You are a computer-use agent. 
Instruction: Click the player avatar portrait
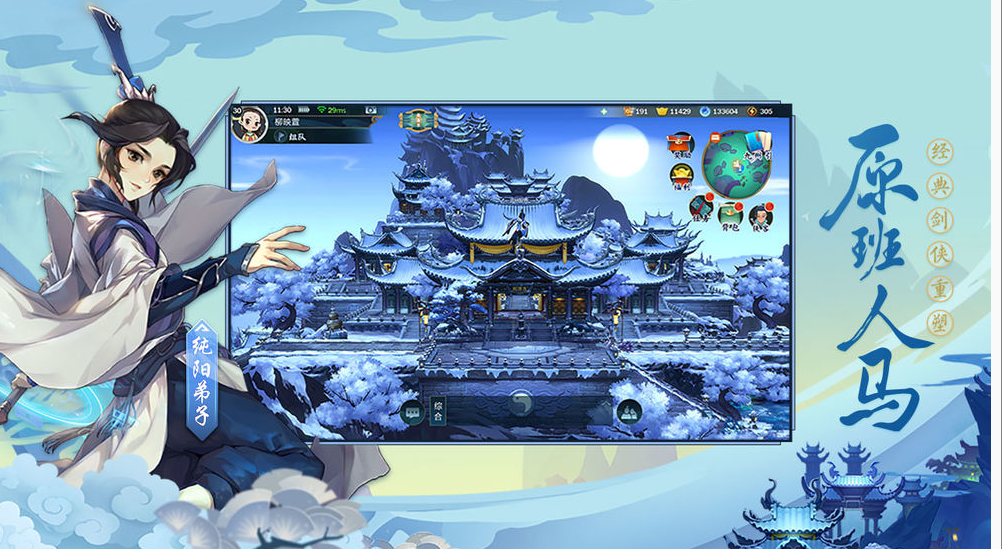point(249,123)
